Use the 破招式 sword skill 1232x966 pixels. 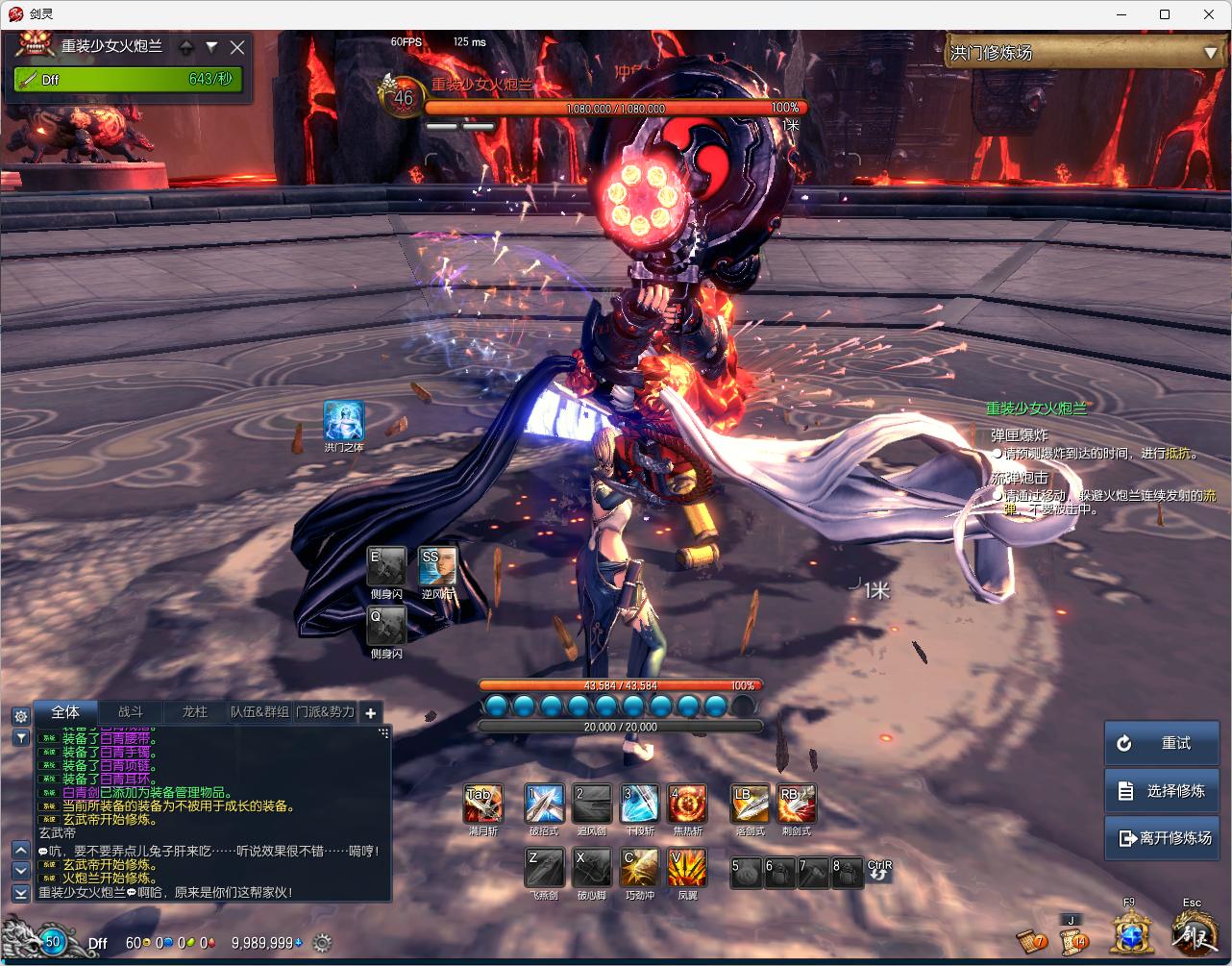(x=544, y=804)
